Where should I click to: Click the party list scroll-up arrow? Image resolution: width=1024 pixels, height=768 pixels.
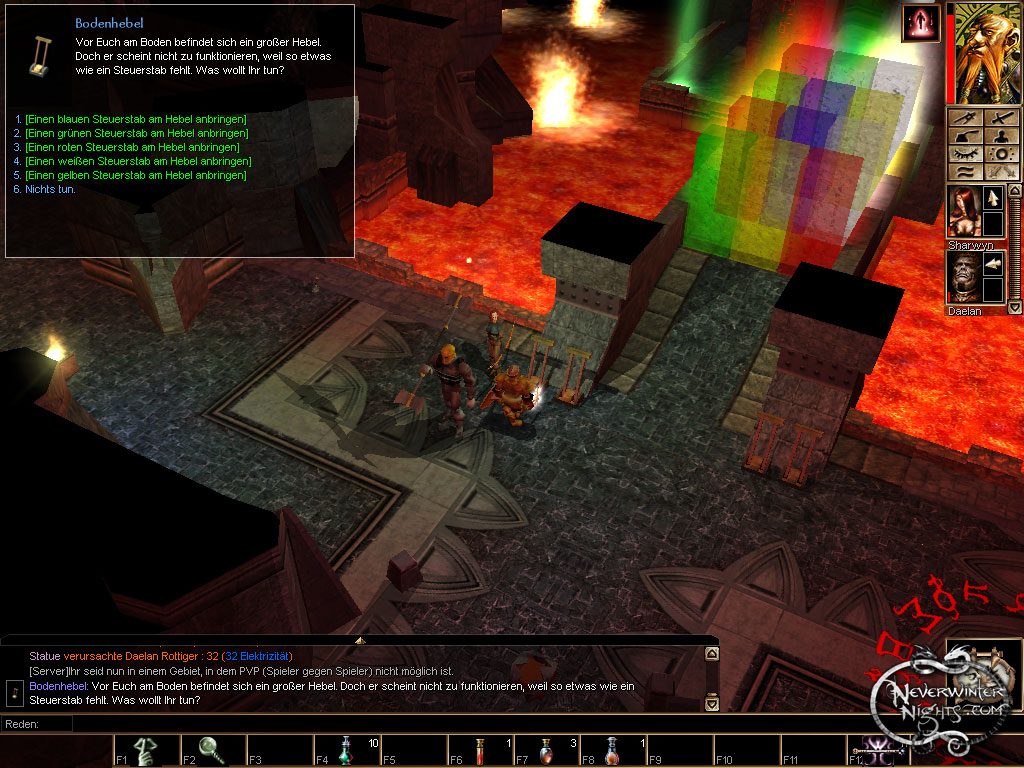click(x=1015, y=190)
